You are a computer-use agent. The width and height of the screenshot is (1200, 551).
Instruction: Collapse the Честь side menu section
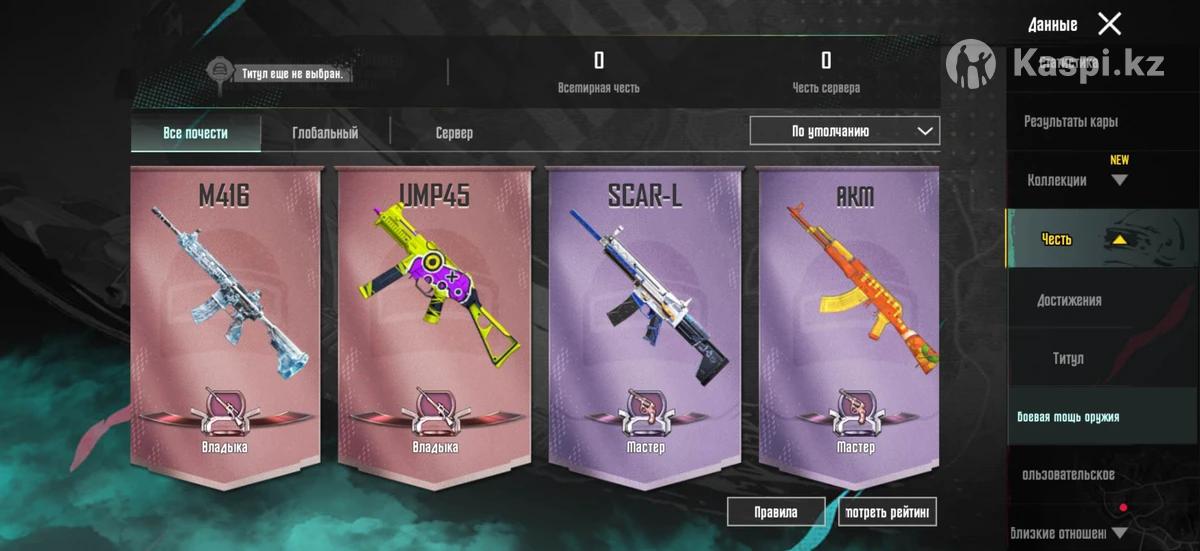click(x=1080, y=239)
